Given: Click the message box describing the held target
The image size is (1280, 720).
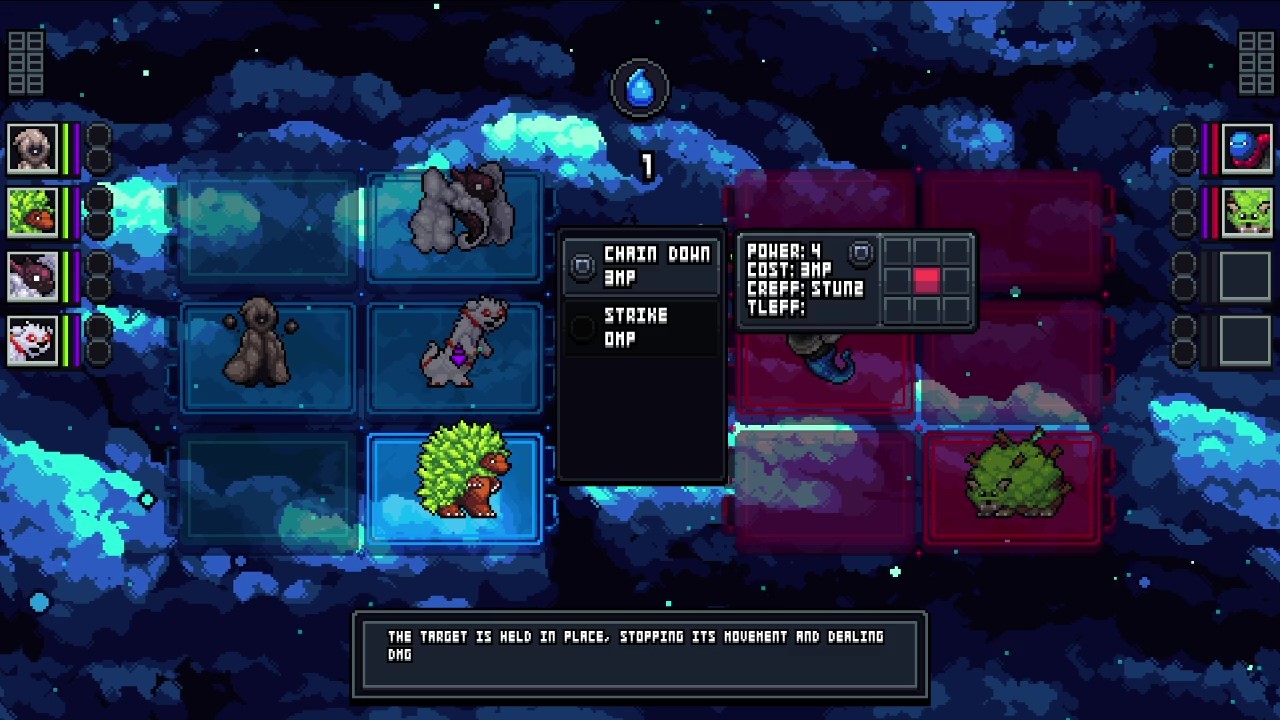Looking at the screenshot, I should (x=640, y=656).
